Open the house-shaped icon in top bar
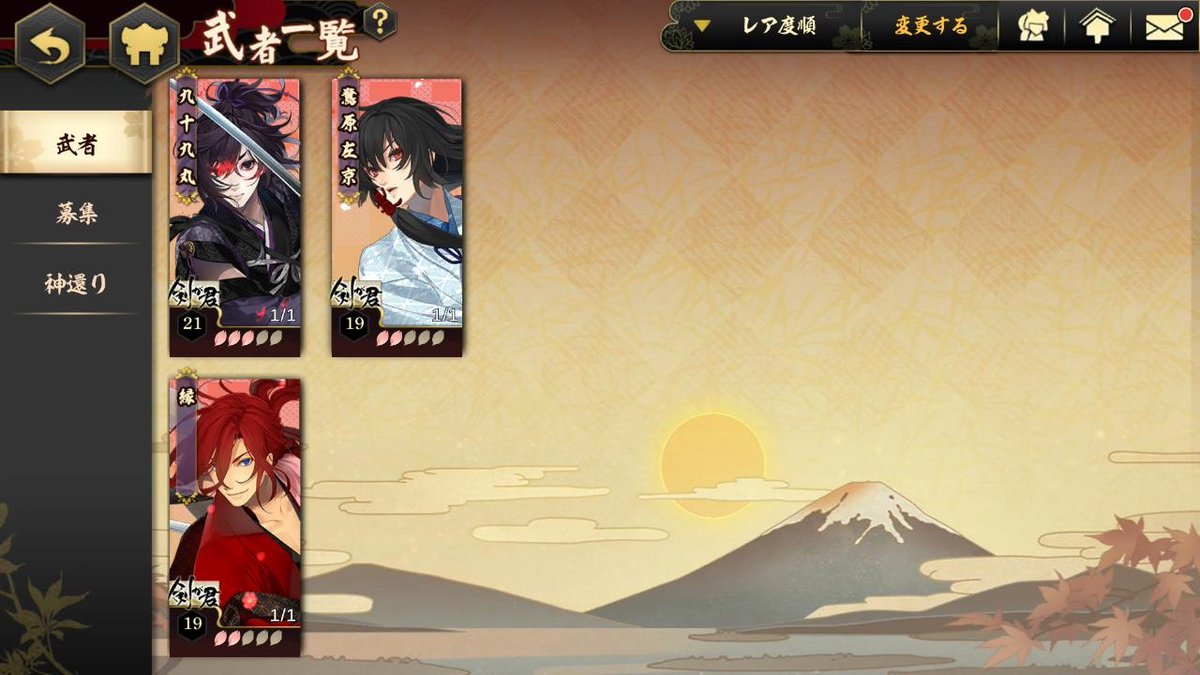Viewport: 1200px width, 675px height. pyautogui.click(x=1097, y=26)
